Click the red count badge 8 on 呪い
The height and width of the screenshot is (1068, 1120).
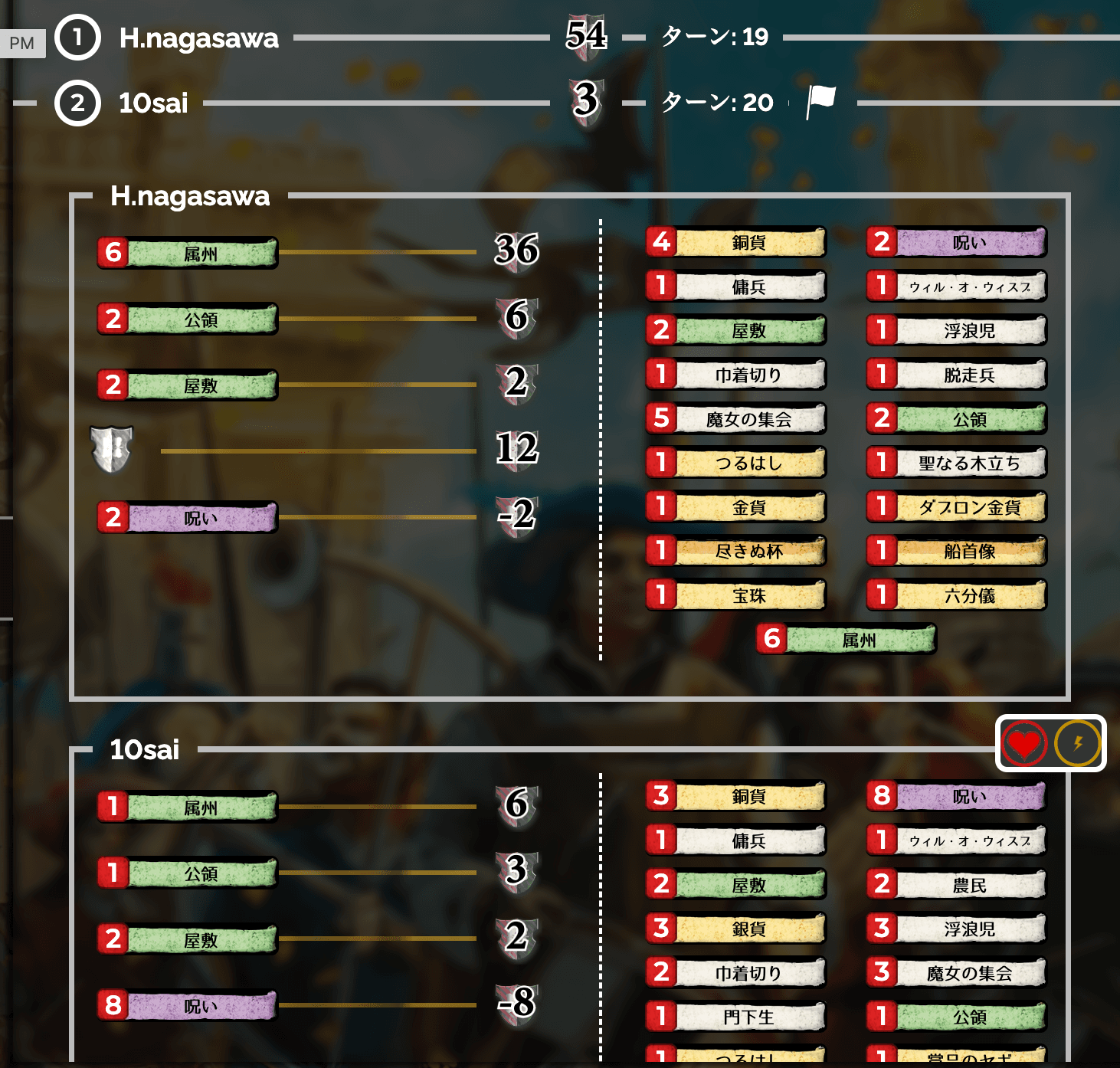(x=113, y=1006)
